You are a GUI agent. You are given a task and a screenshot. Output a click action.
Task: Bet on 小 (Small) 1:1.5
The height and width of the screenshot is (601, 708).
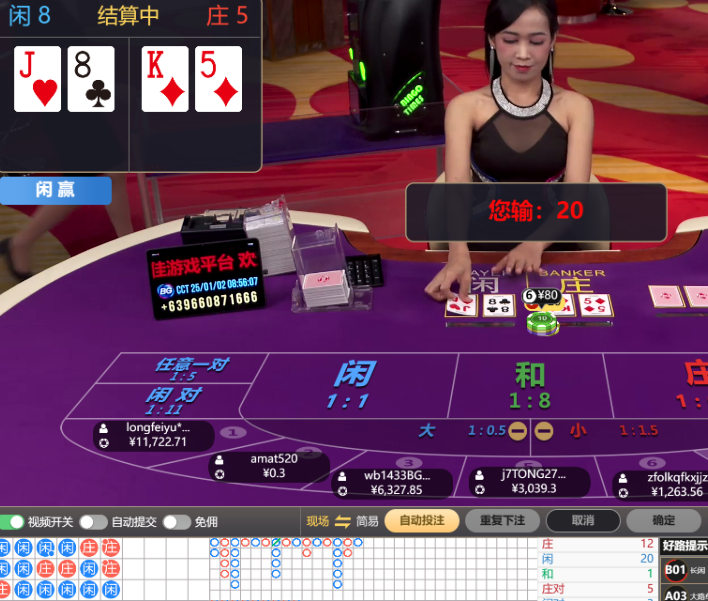click(610, 431)
